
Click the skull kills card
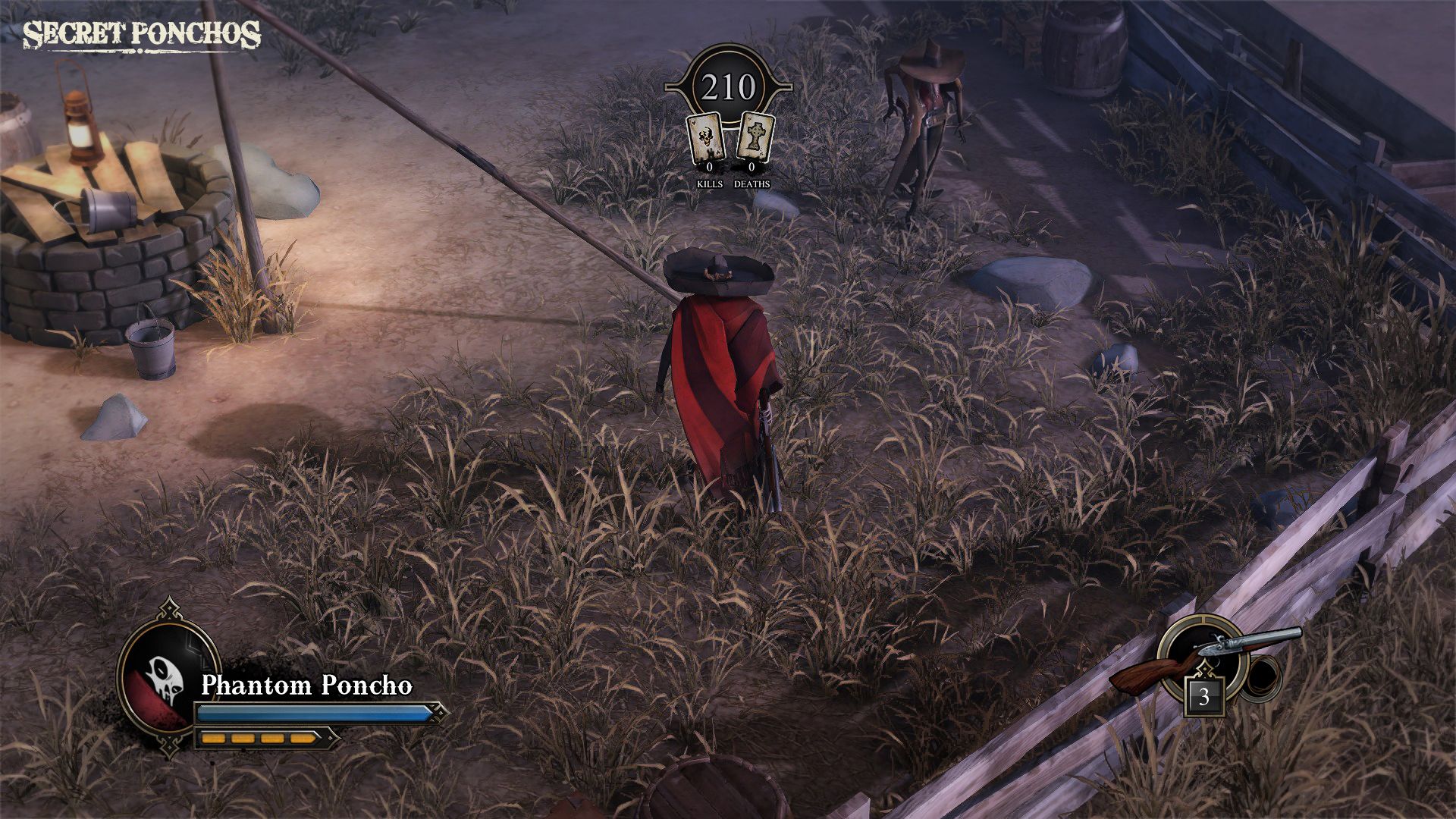[x=707, y=136]
